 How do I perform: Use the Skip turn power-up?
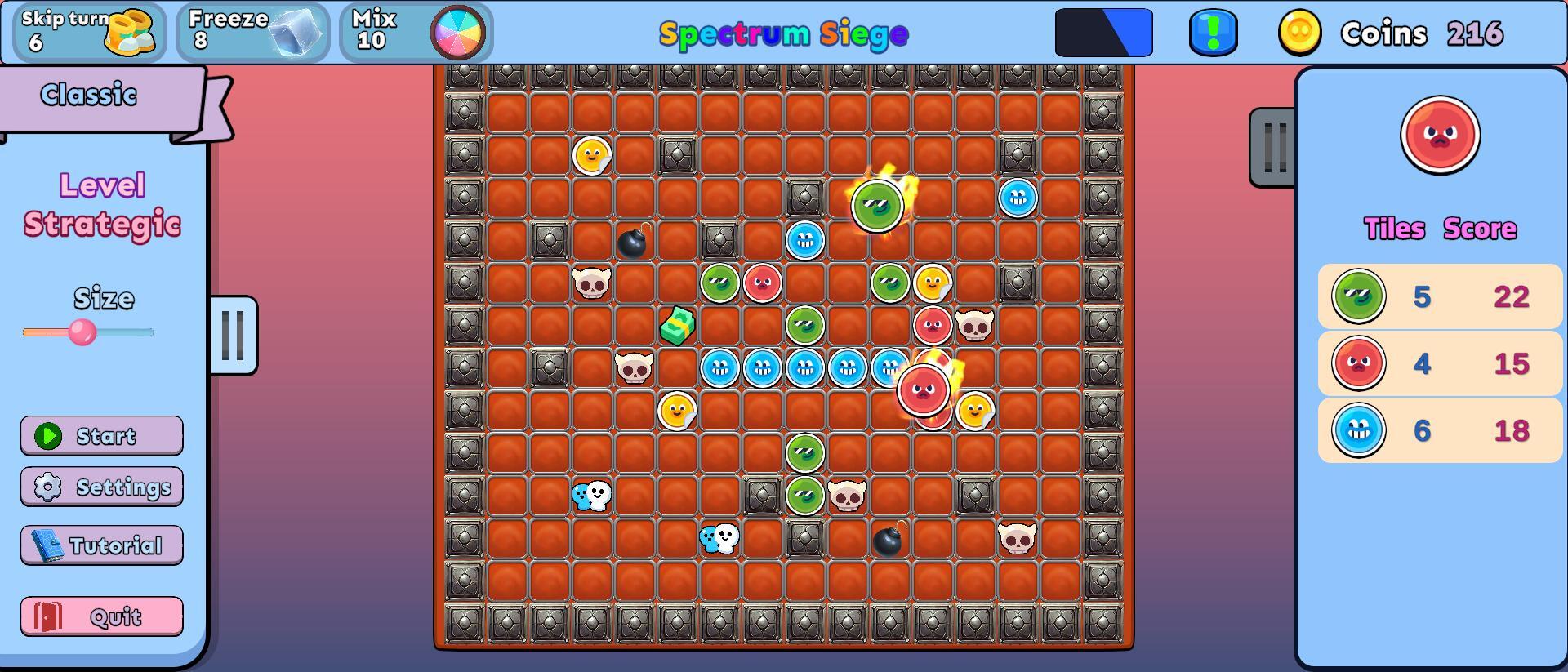point(87,33)
